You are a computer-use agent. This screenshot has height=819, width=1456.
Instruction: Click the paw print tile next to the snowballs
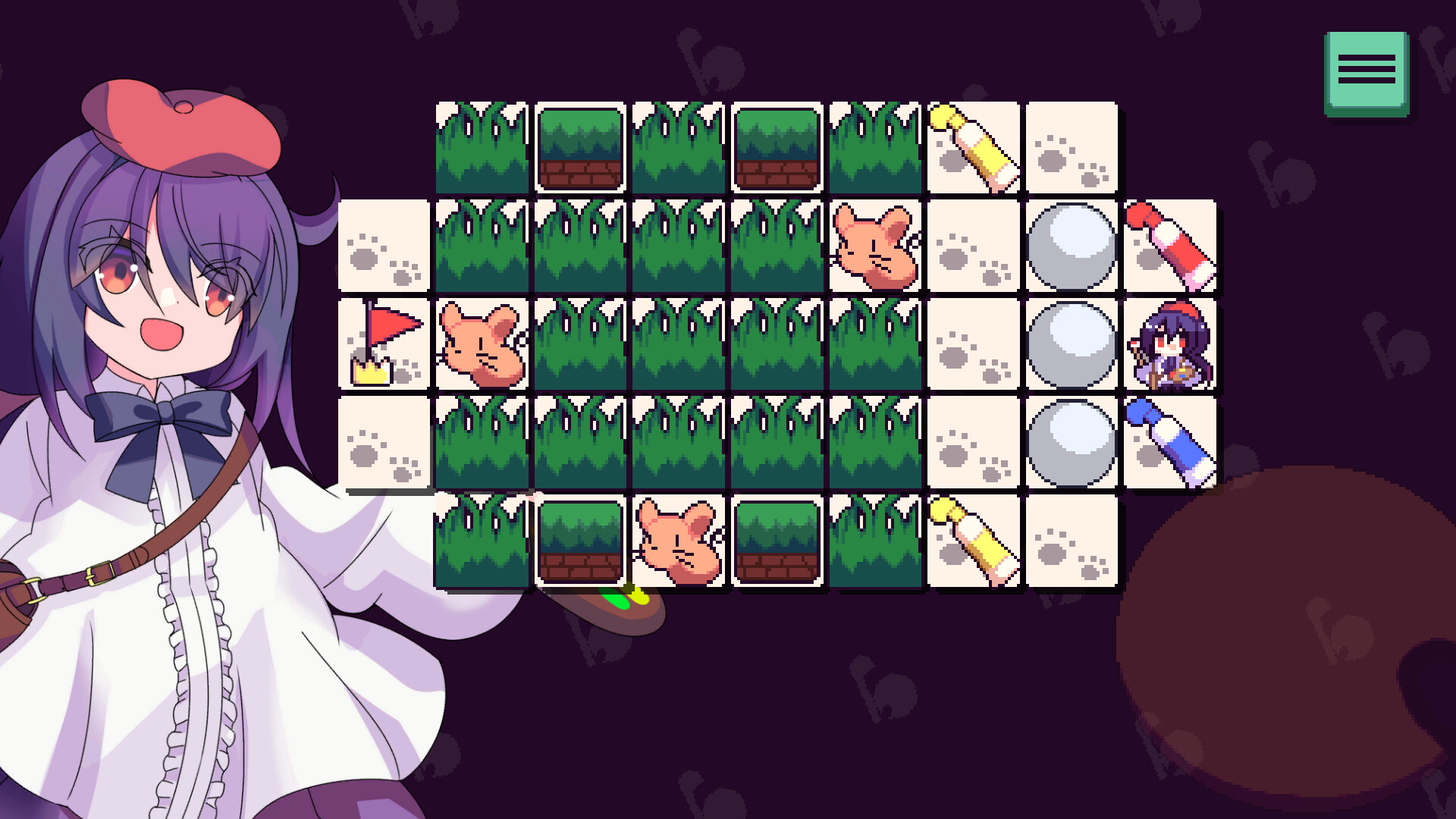tap(973, 343)
